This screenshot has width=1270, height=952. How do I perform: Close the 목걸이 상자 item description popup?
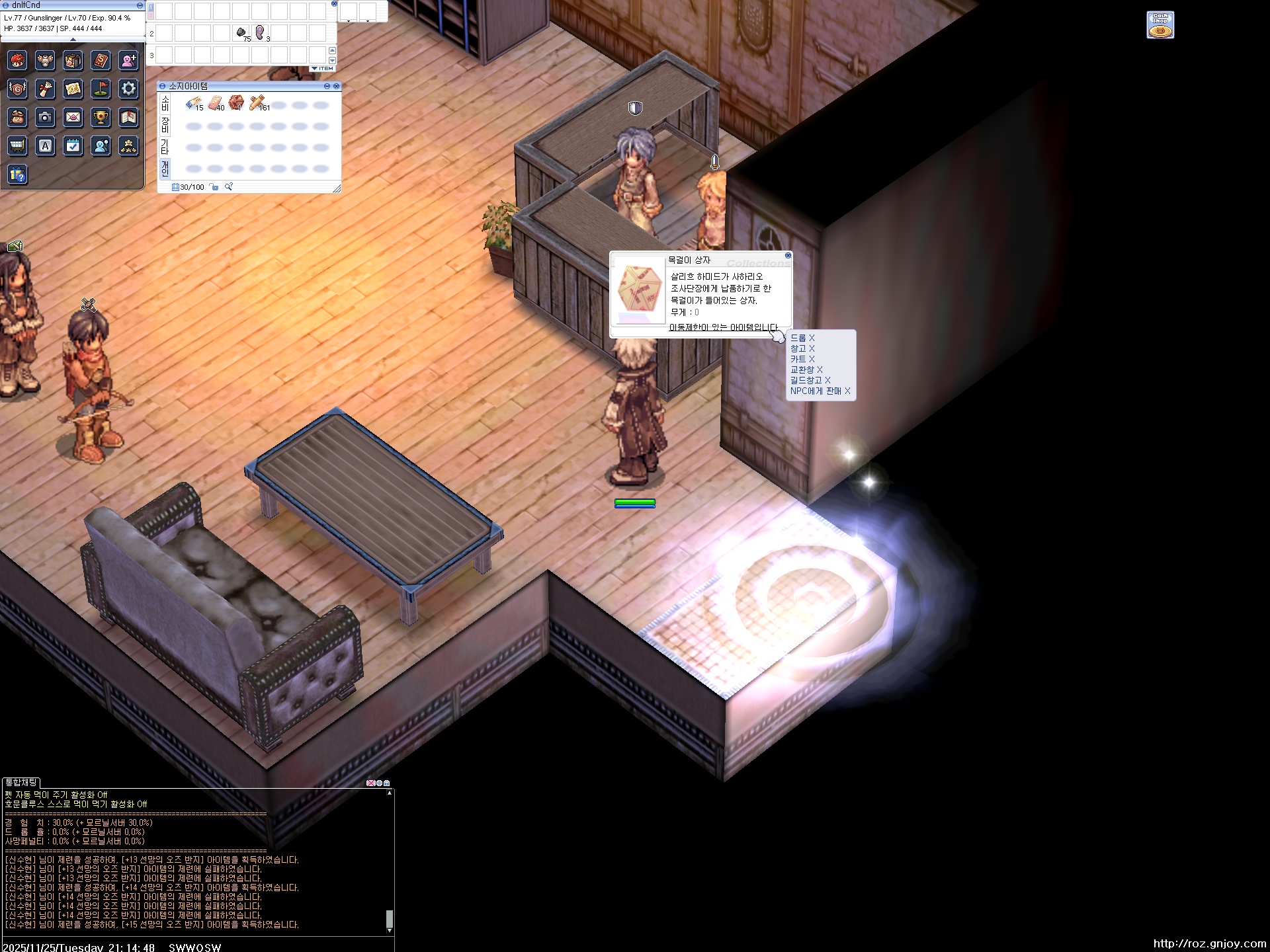point(788,256)
